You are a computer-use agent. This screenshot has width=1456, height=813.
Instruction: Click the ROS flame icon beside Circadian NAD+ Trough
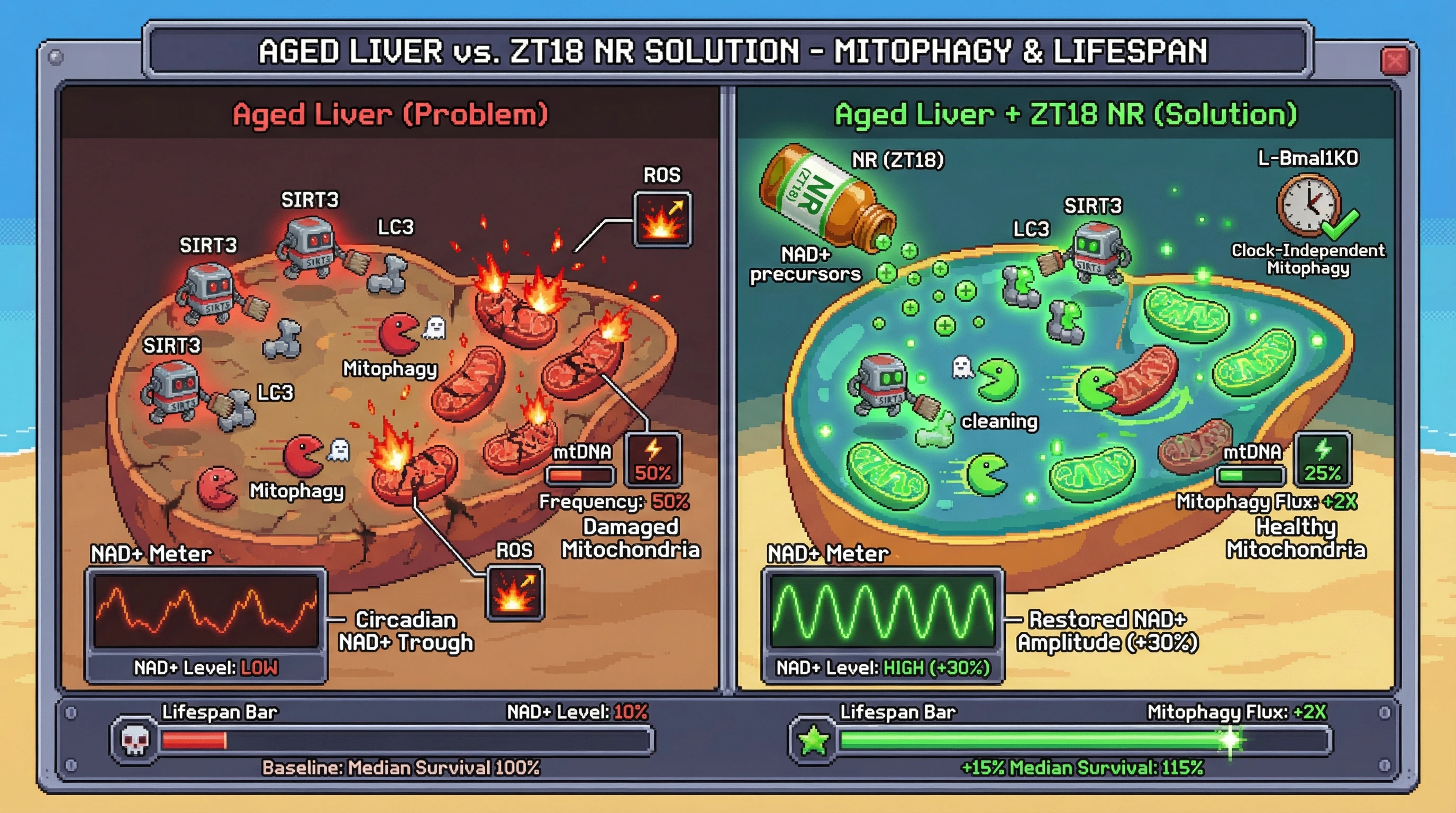click(514, 592)
